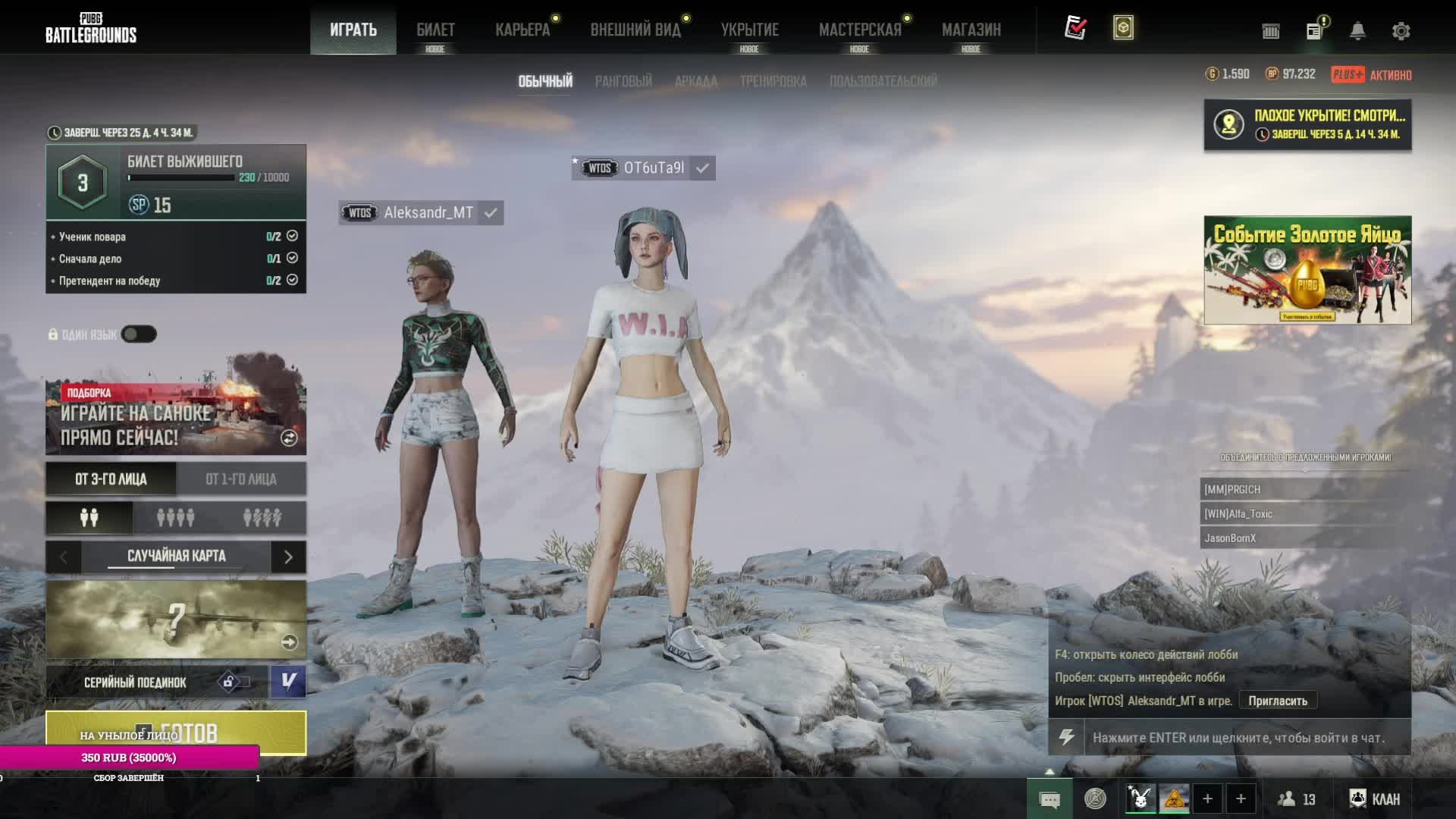1456x819 pixels.
Task: Select the two-player duo squad size
Action: point(89,518)
